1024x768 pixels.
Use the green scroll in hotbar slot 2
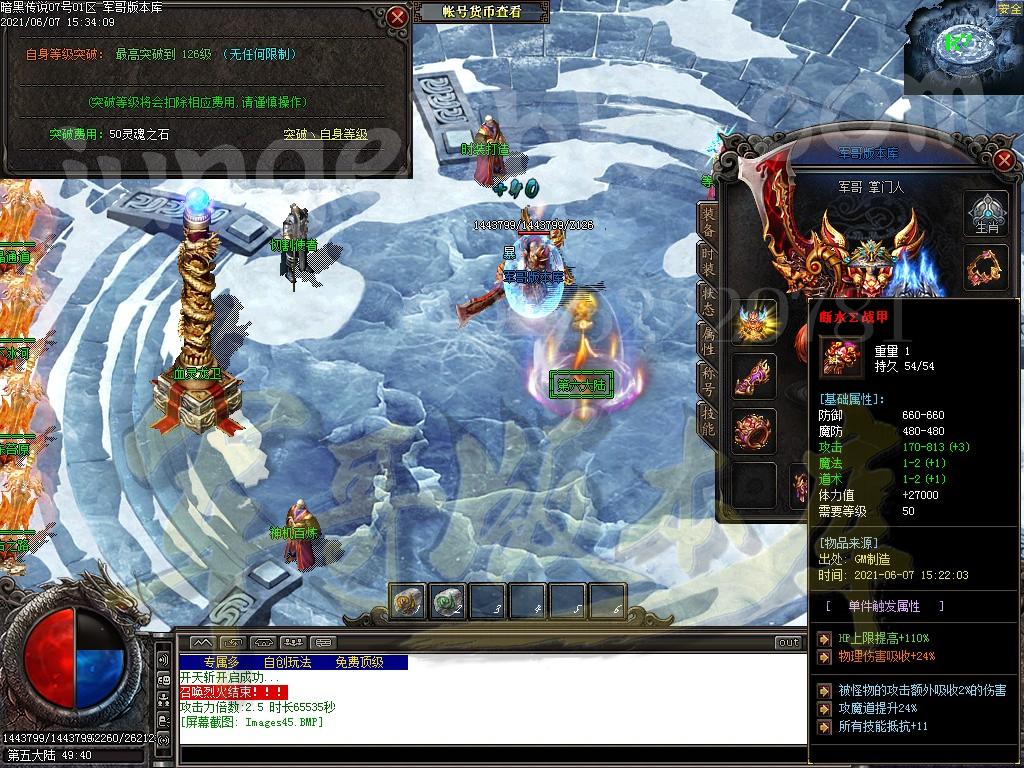(447, 602)
